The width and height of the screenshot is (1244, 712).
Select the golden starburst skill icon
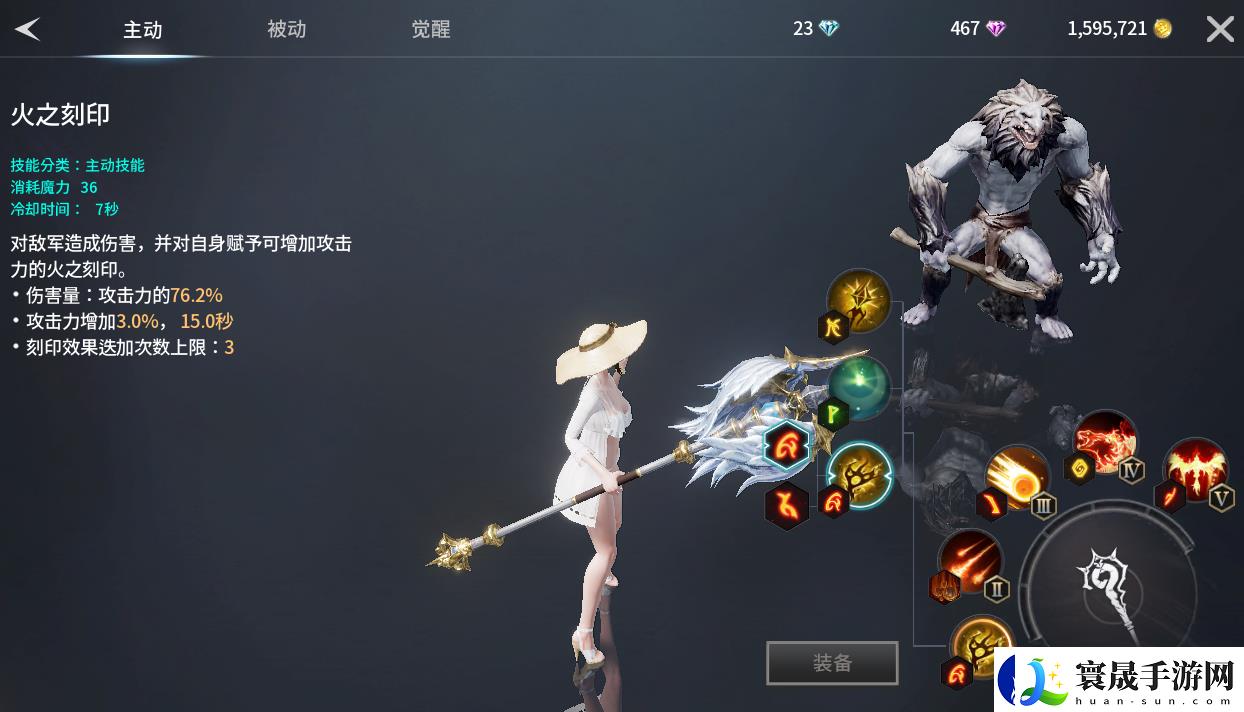(x=859, y=299)
